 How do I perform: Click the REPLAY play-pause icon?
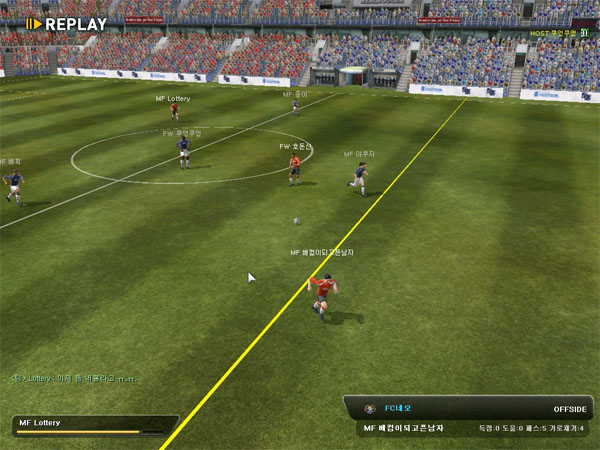tap(33, 24)
